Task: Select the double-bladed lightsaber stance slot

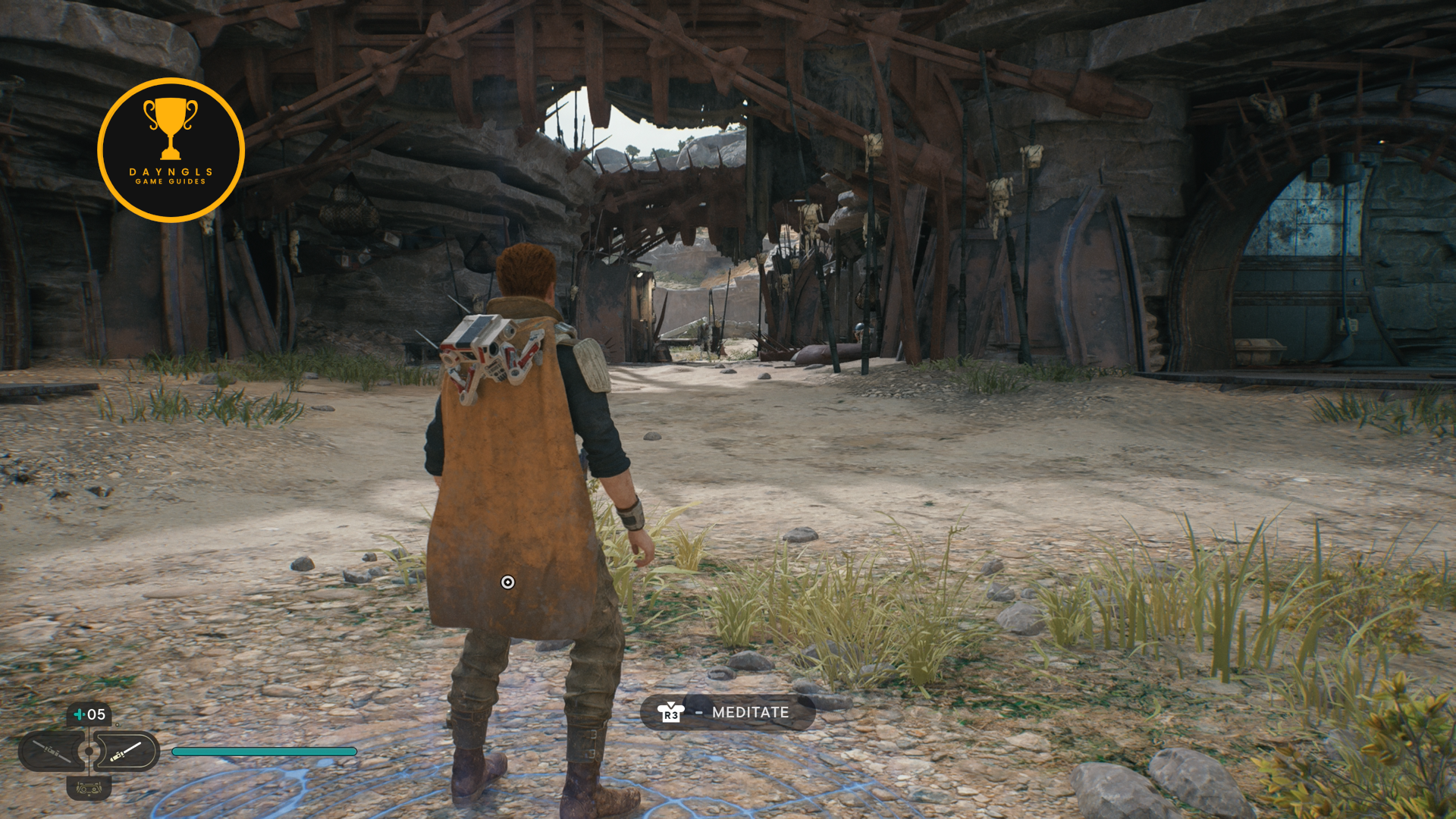Action: (x=52, y=752)
